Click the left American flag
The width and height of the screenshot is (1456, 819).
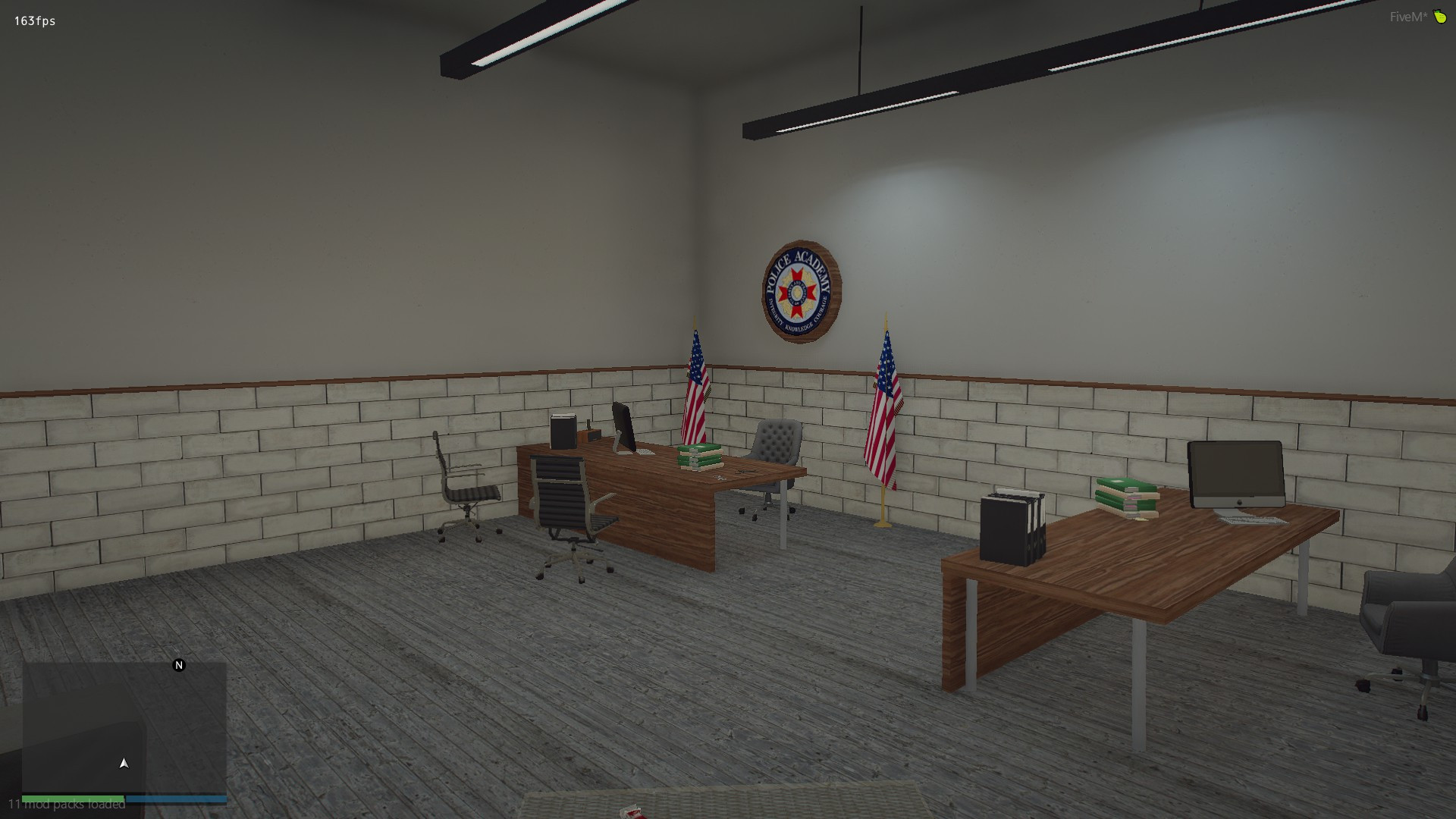(x=695, y=387)
